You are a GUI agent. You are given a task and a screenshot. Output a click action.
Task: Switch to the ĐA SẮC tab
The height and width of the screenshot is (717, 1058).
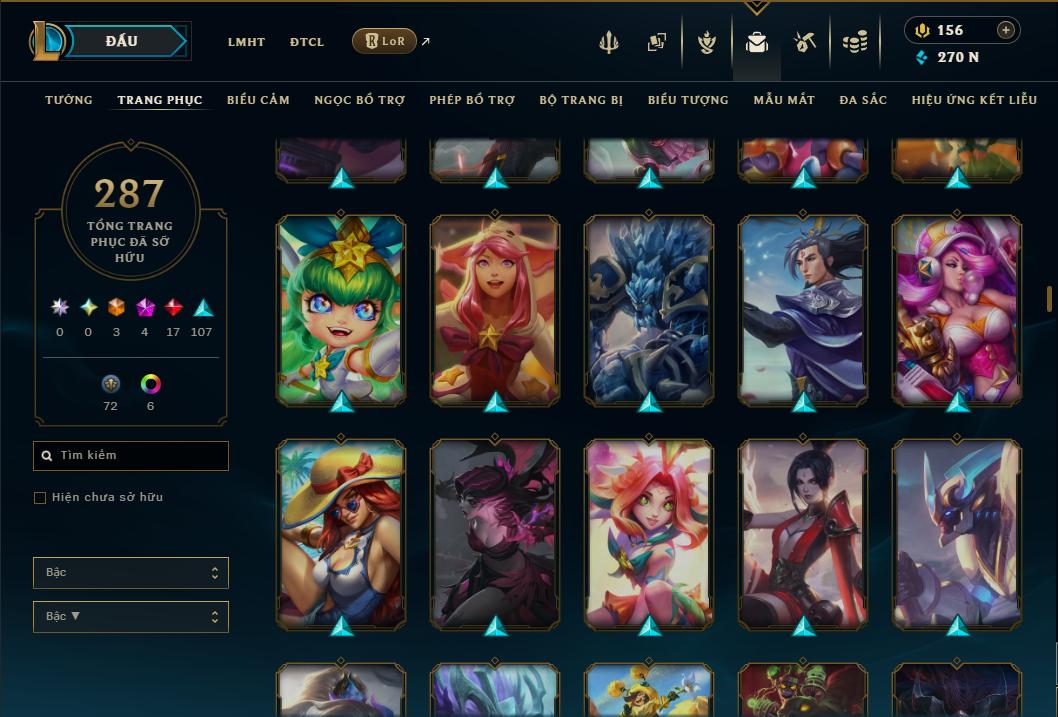[x=863, y=100]
